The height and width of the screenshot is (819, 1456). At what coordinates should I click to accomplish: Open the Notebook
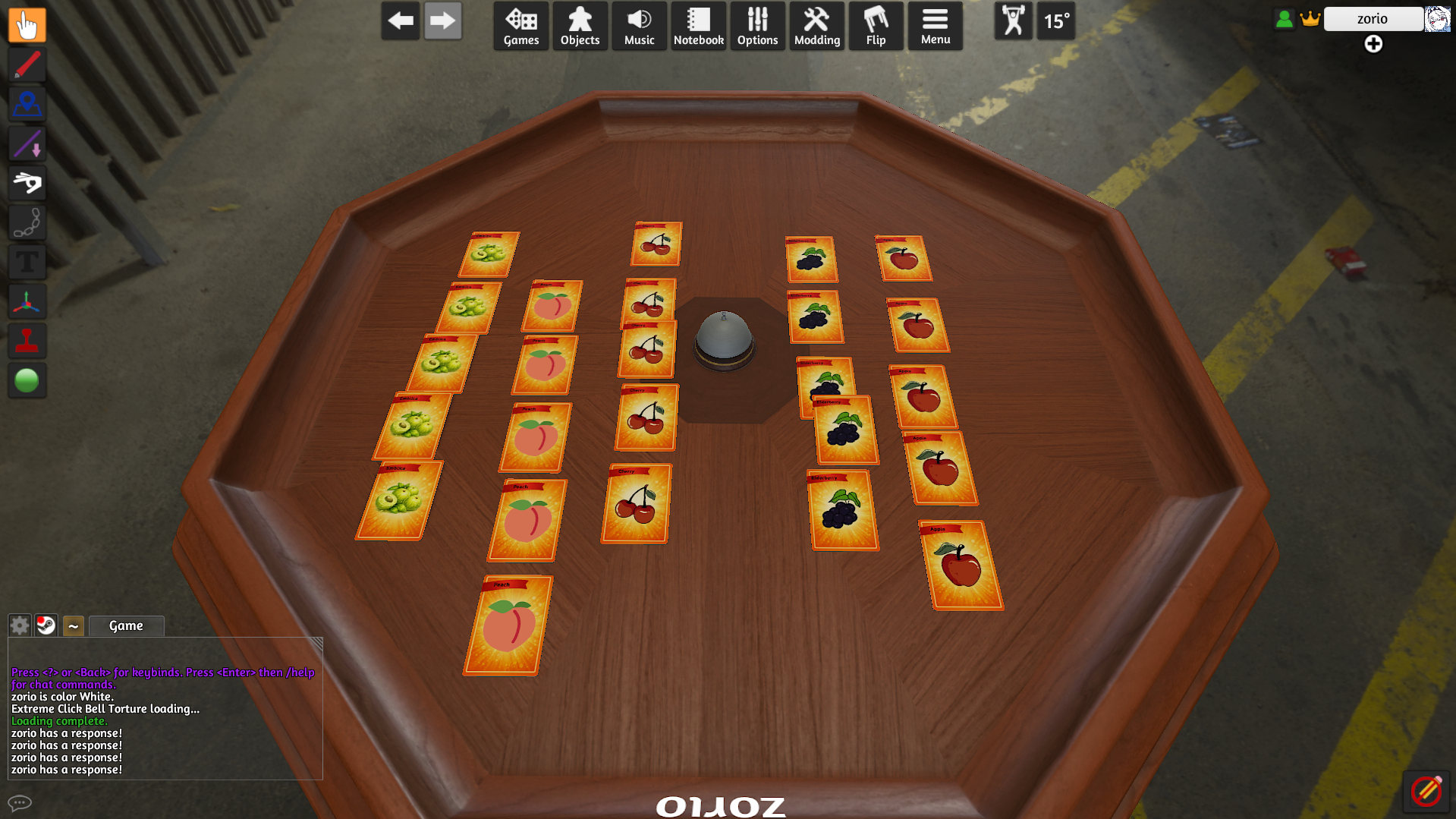tap(698, 26)
